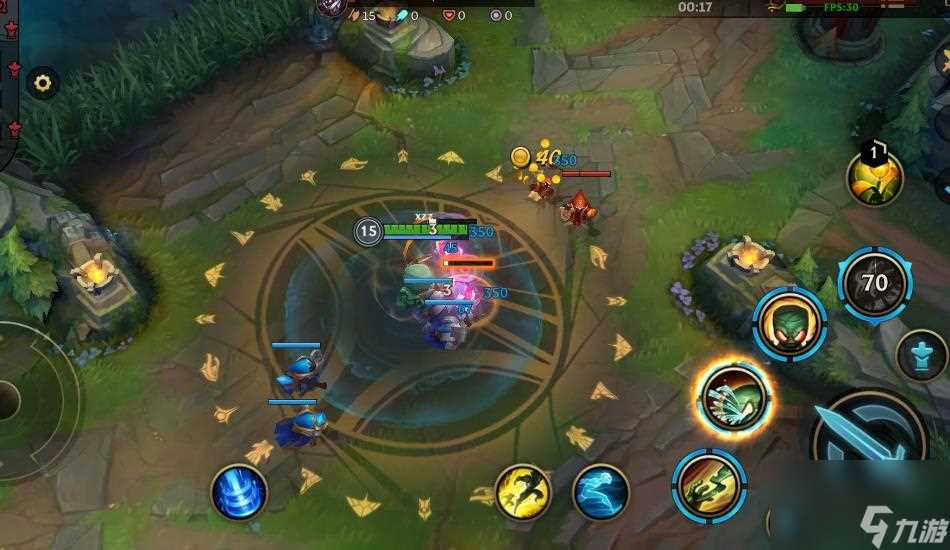Viewport: 950px width, 550px height.
Task: Tap the minimap in the corner
Action: 8,80
